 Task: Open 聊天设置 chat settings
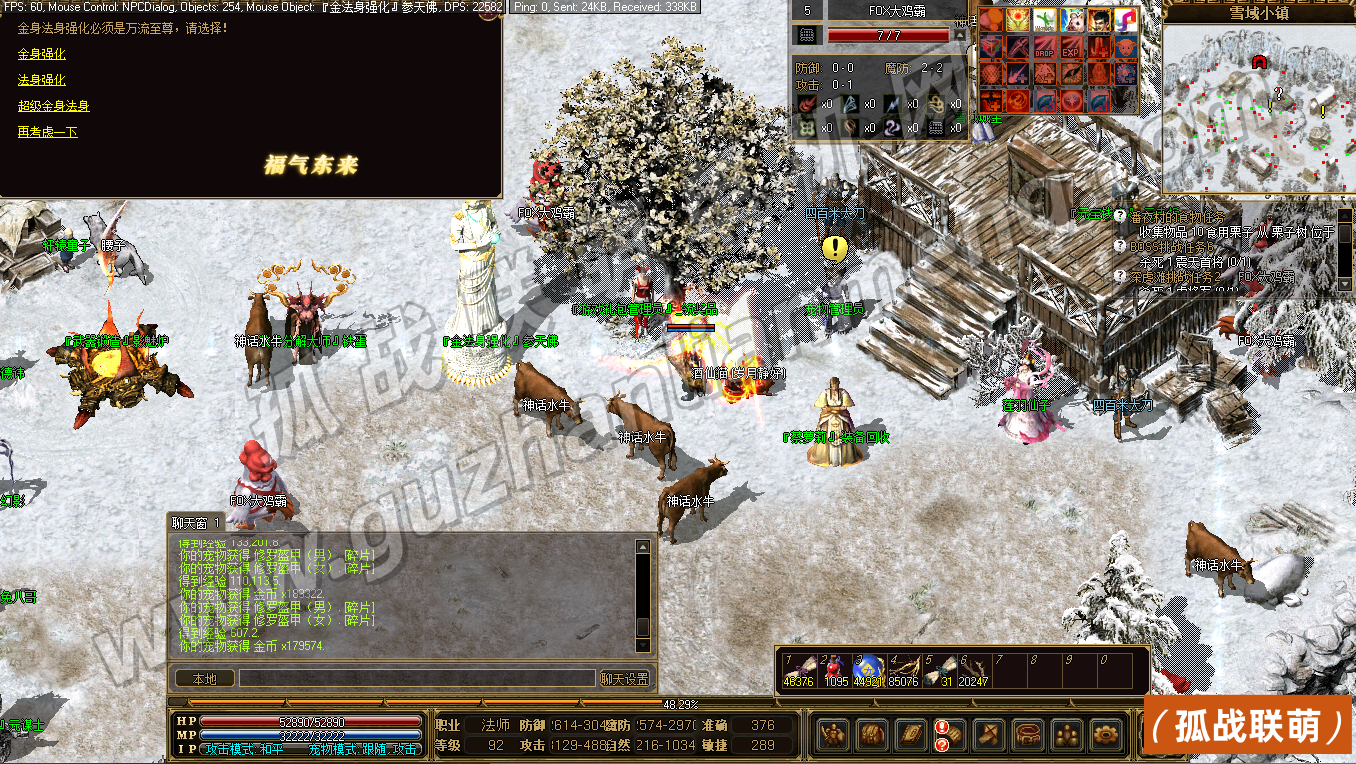[625, 678]
